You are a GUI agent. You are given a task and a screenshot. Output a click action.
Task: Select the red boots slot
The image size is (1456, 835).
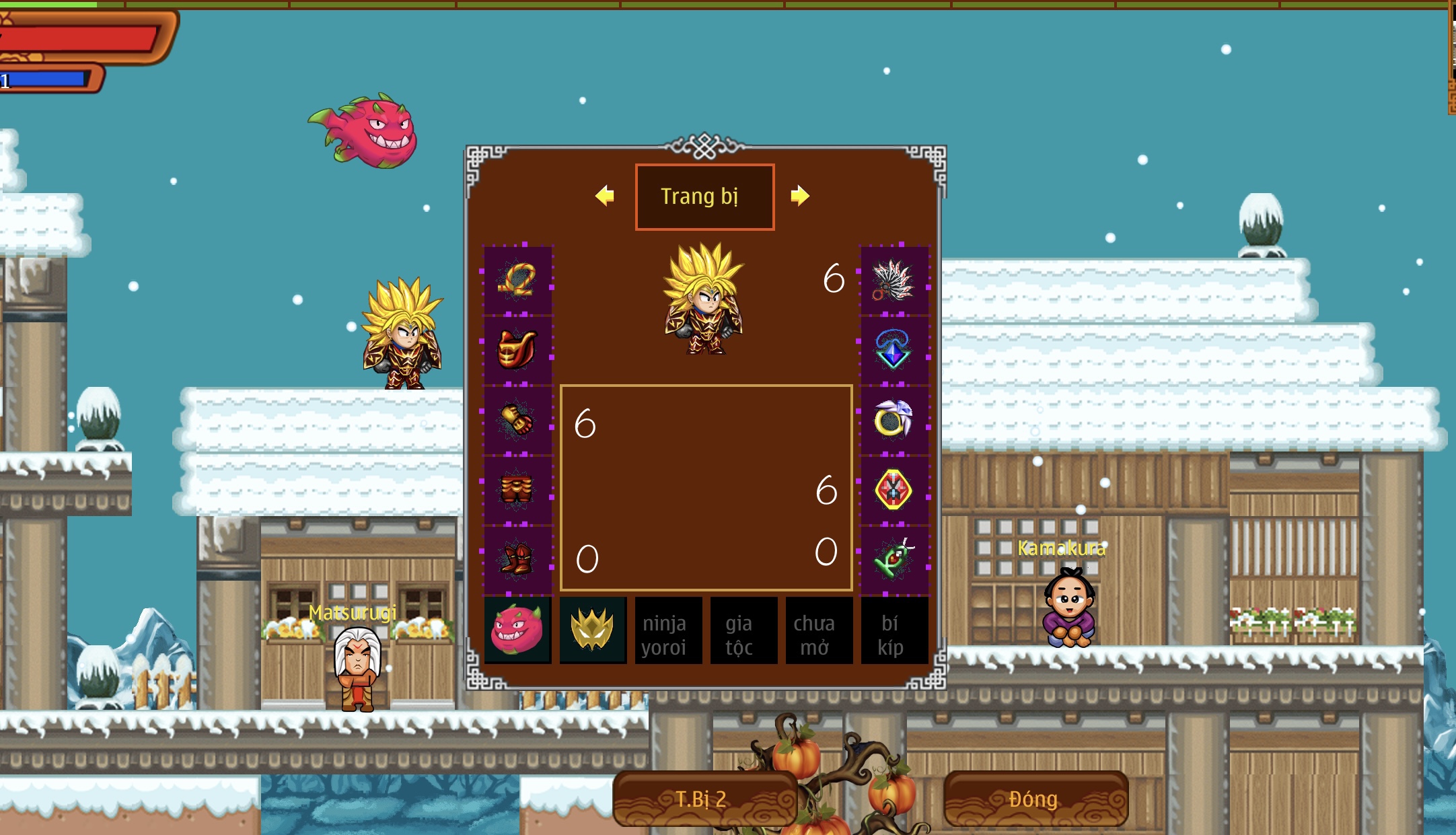pyautogui.click(x=517, y=559)
